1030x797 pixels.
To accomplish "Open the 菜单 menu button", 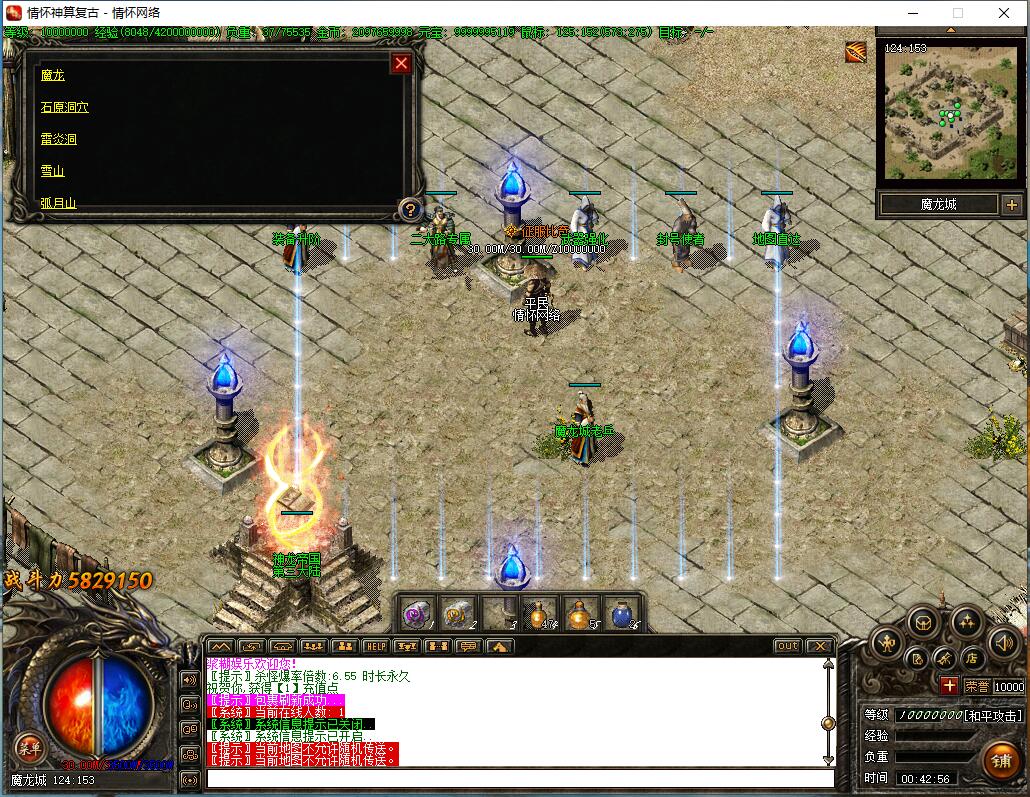I will coord(29,746).
